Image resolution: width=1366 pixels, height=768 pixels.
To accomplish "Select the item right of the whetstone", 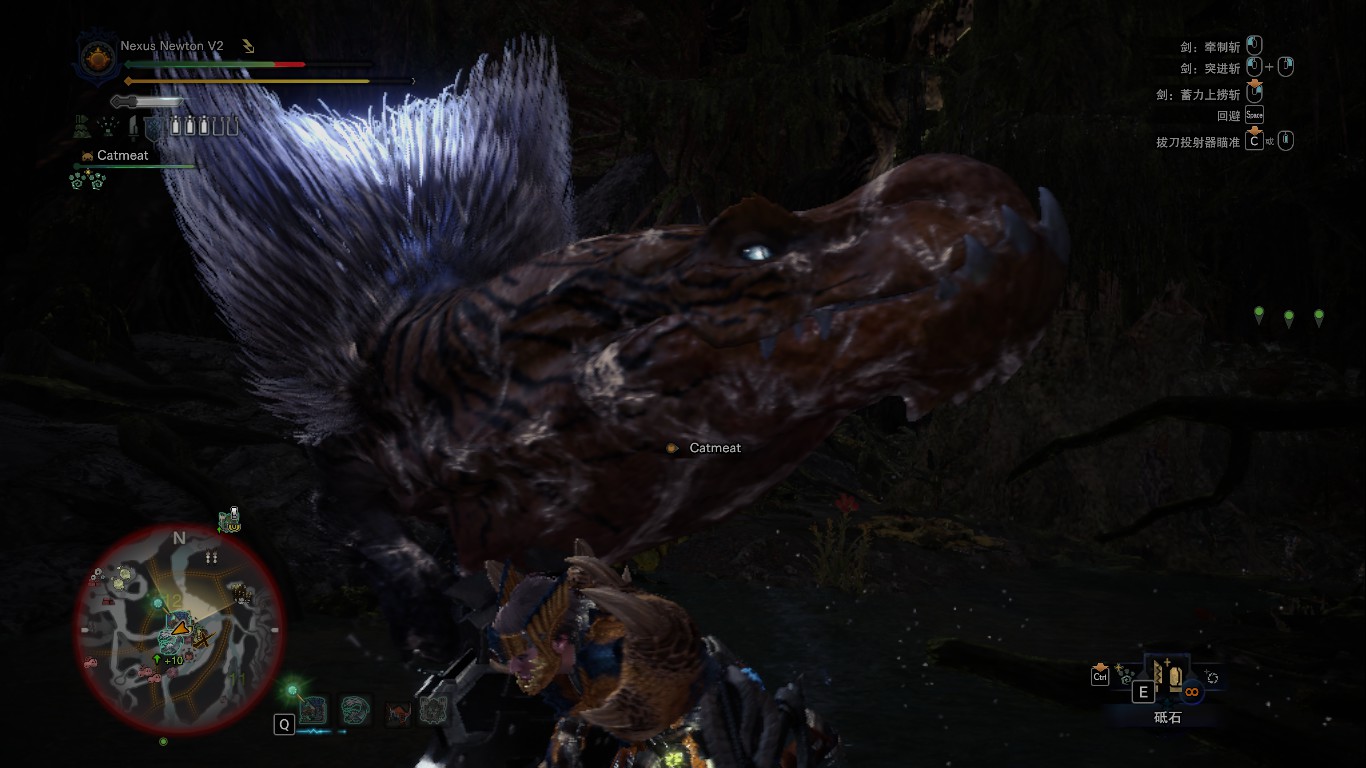I will coord(1212,677).
